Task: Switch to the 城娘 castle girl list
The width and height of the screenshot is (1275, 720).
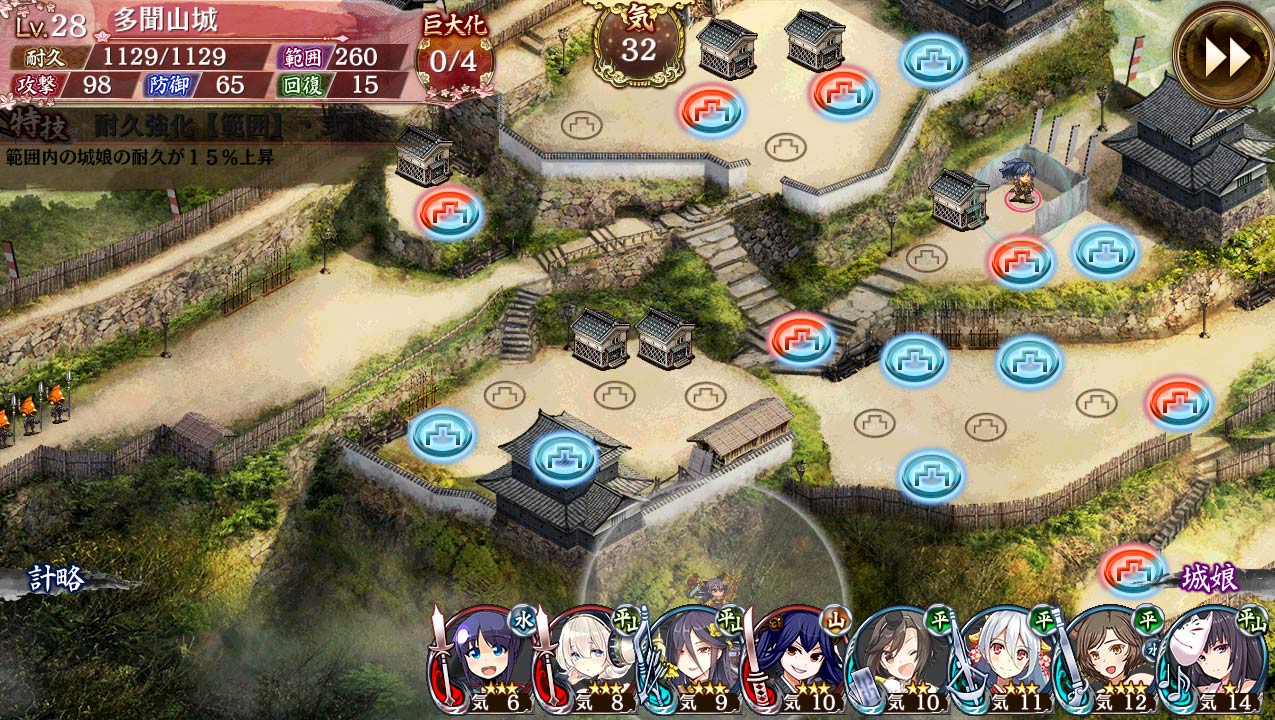Action: [x=1209, y=578]
